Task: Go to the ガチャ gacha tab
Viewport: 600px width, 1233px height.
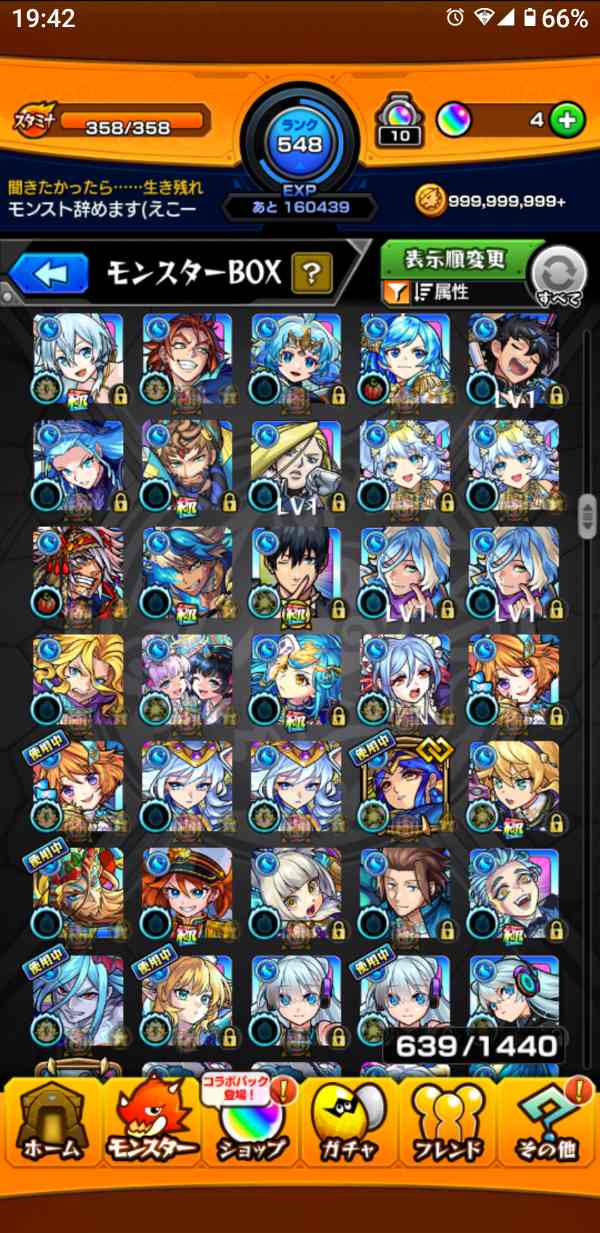Action: coord(350,1135)
